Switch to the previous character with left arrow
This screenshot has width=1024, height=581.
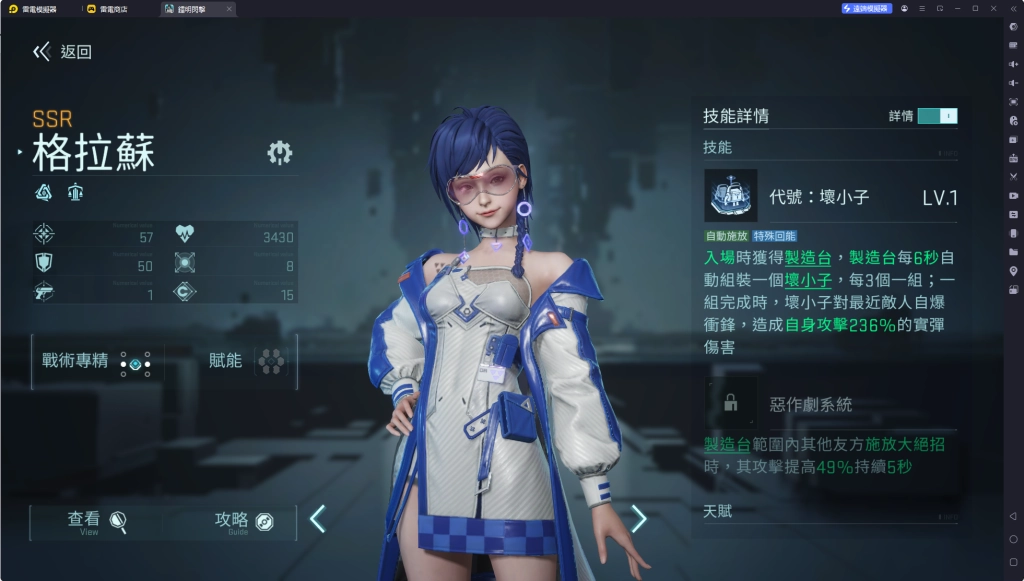(x=317, y=519)
